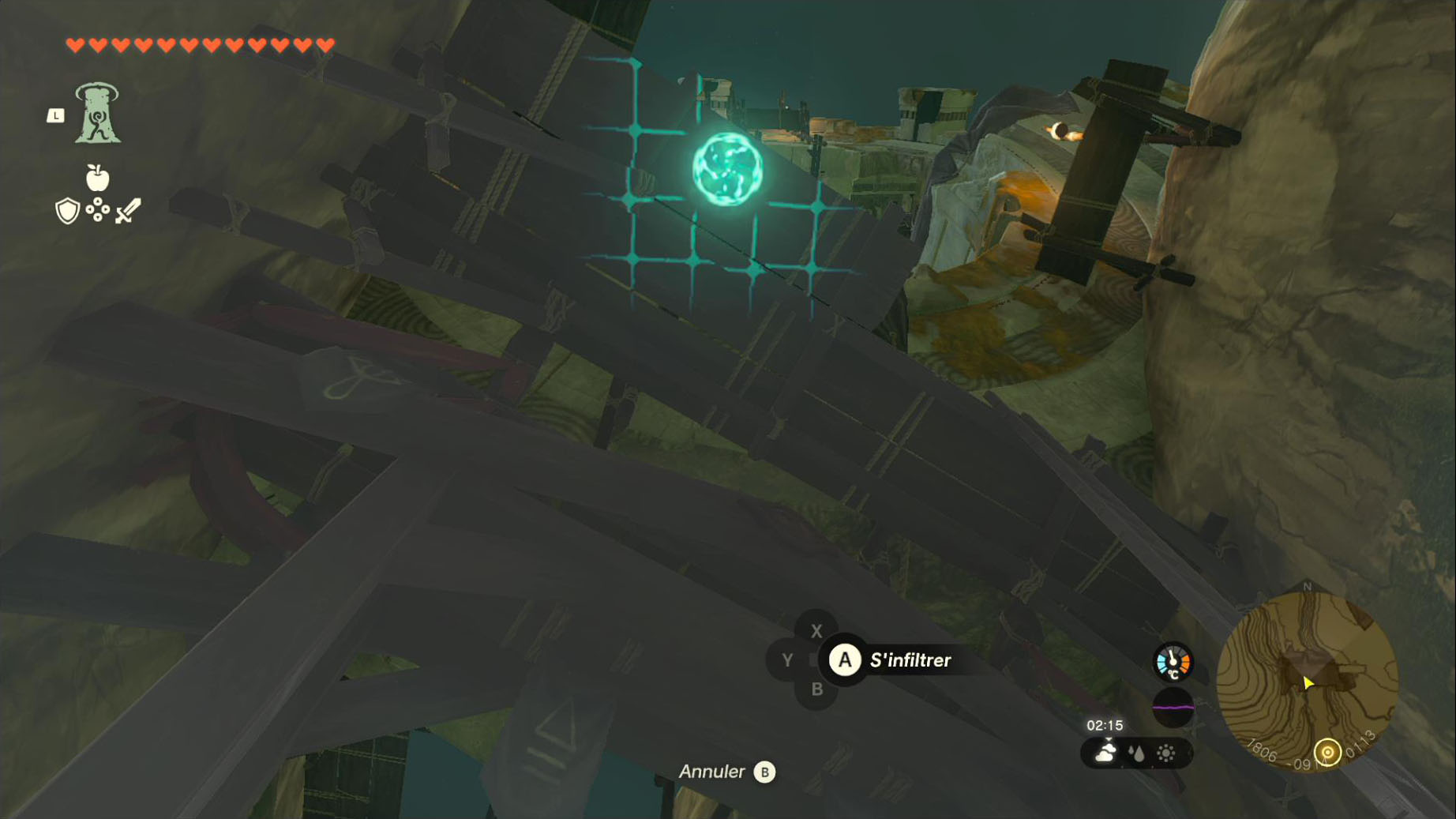The width and height of the screenshot is (1456, 819).
Task: Choose the shield equipment icon
Action: 67,211
